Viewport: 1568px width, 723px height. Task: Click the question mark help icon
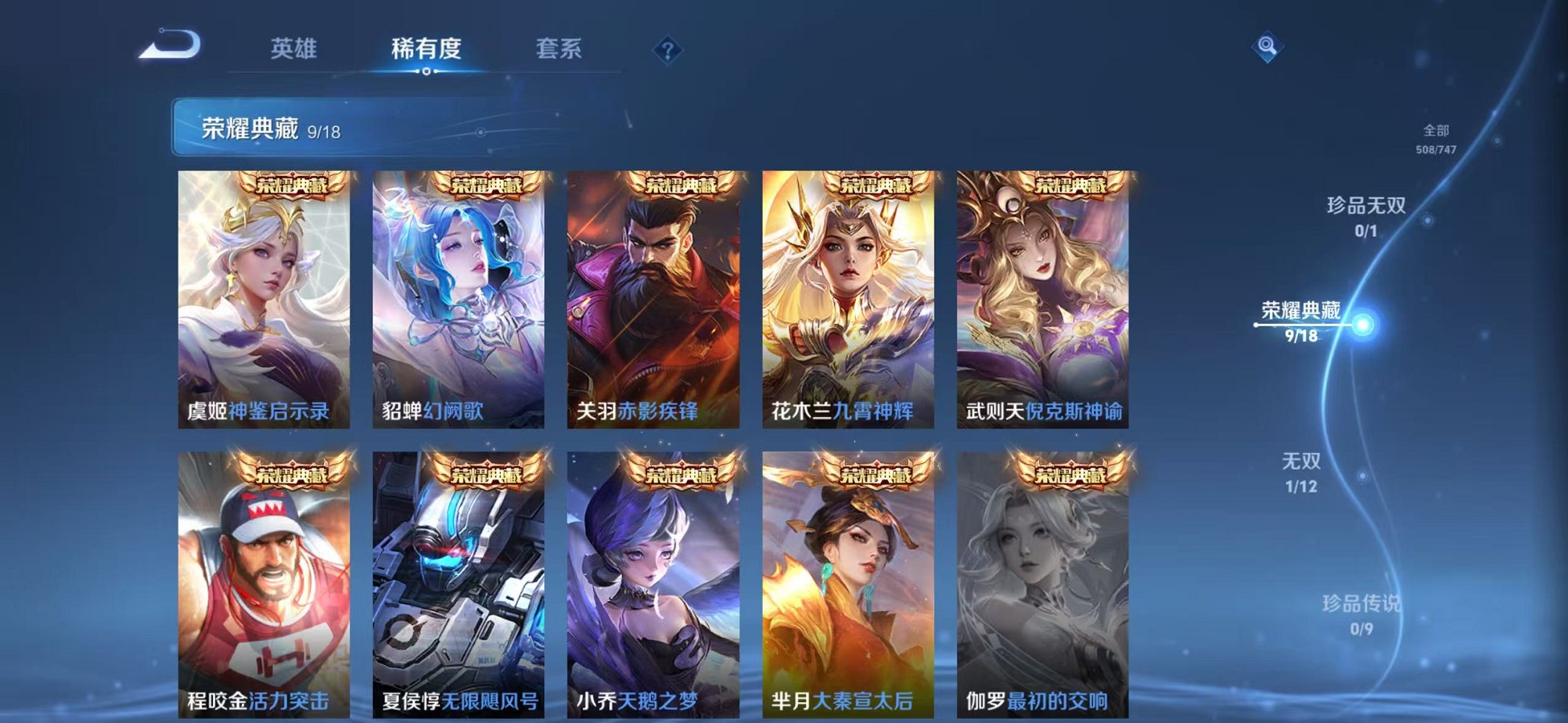pos(669,49)
